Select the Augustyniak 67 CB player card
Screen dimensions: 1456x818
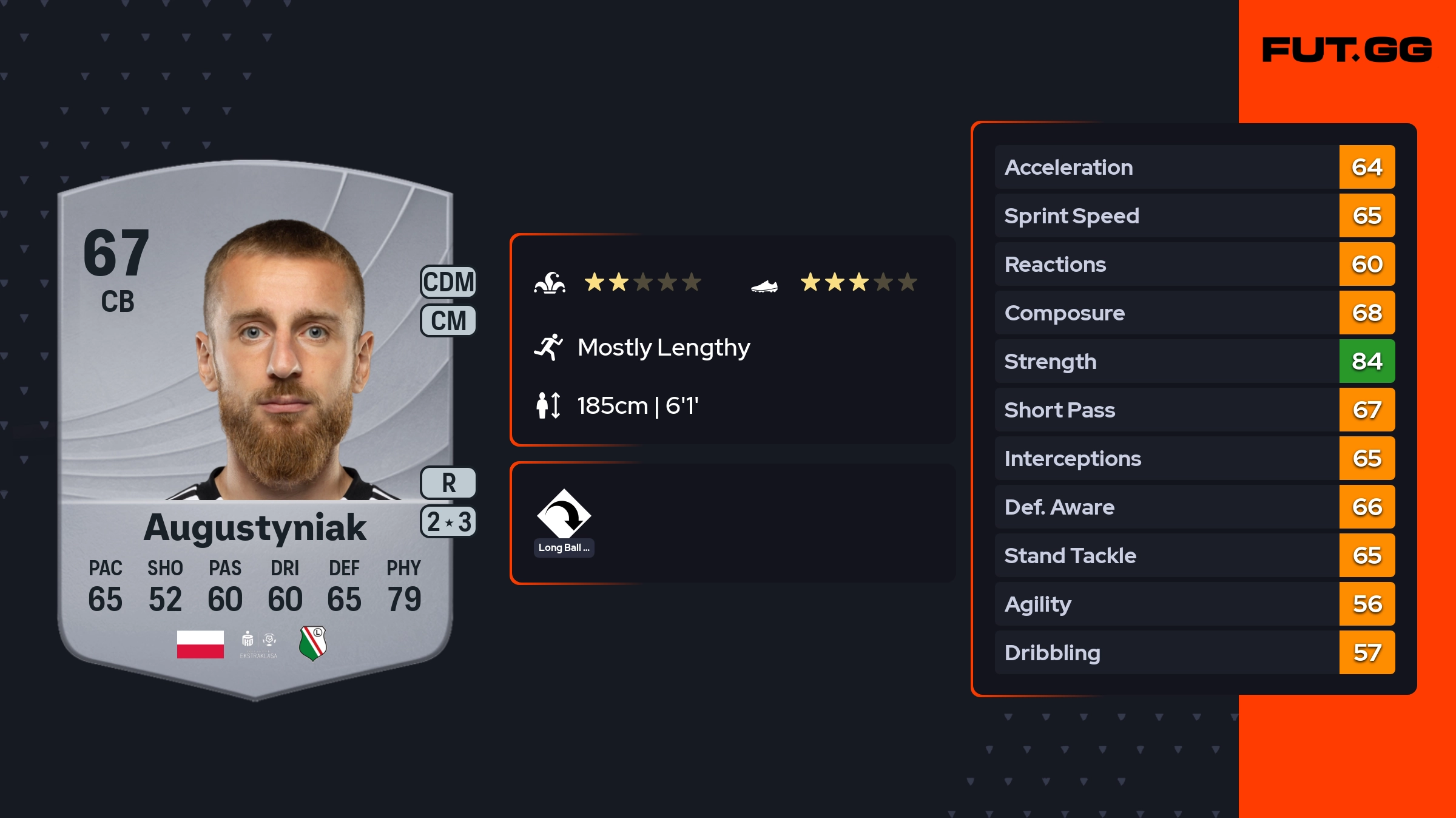tap(255, 425)
